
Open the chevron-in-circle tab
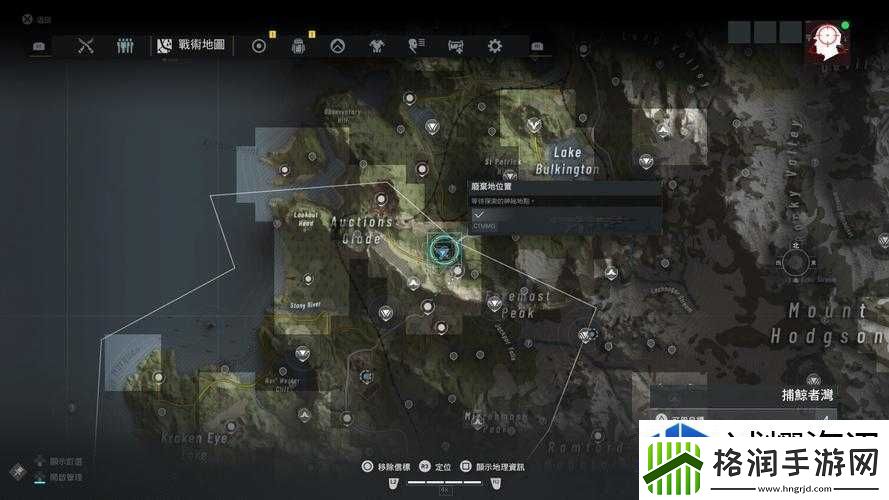(337, 45)
